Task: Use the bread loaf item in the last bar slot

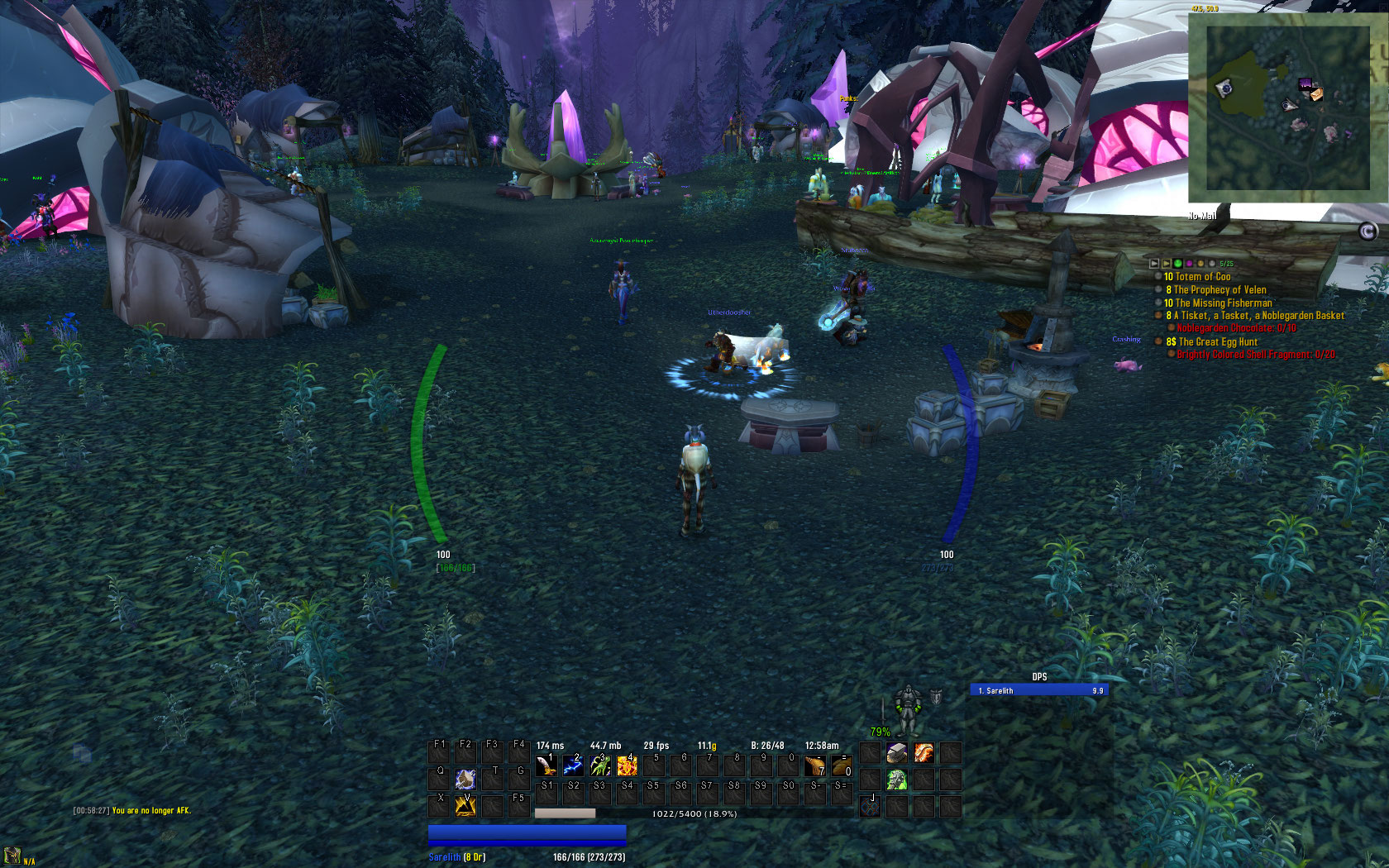Action: pos(842,765)
